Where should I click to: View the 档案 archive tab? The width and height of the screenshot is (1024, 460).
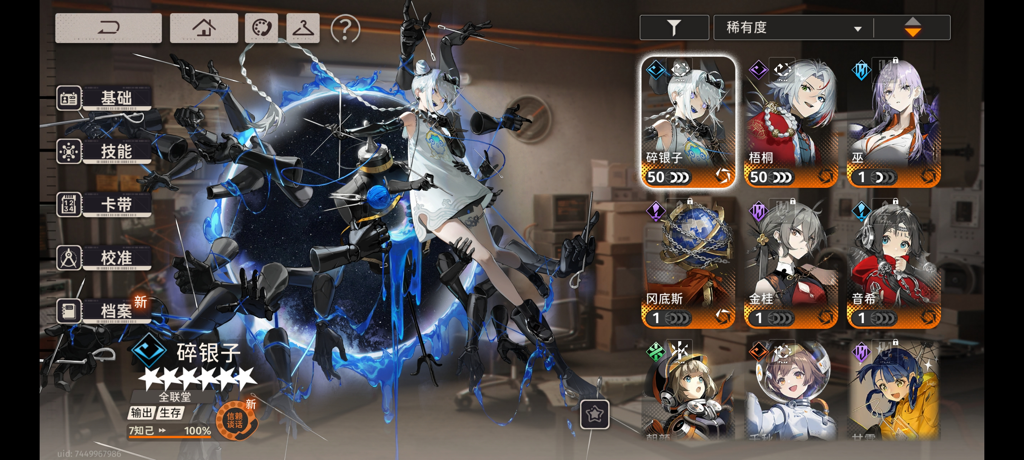coord(105,311)
